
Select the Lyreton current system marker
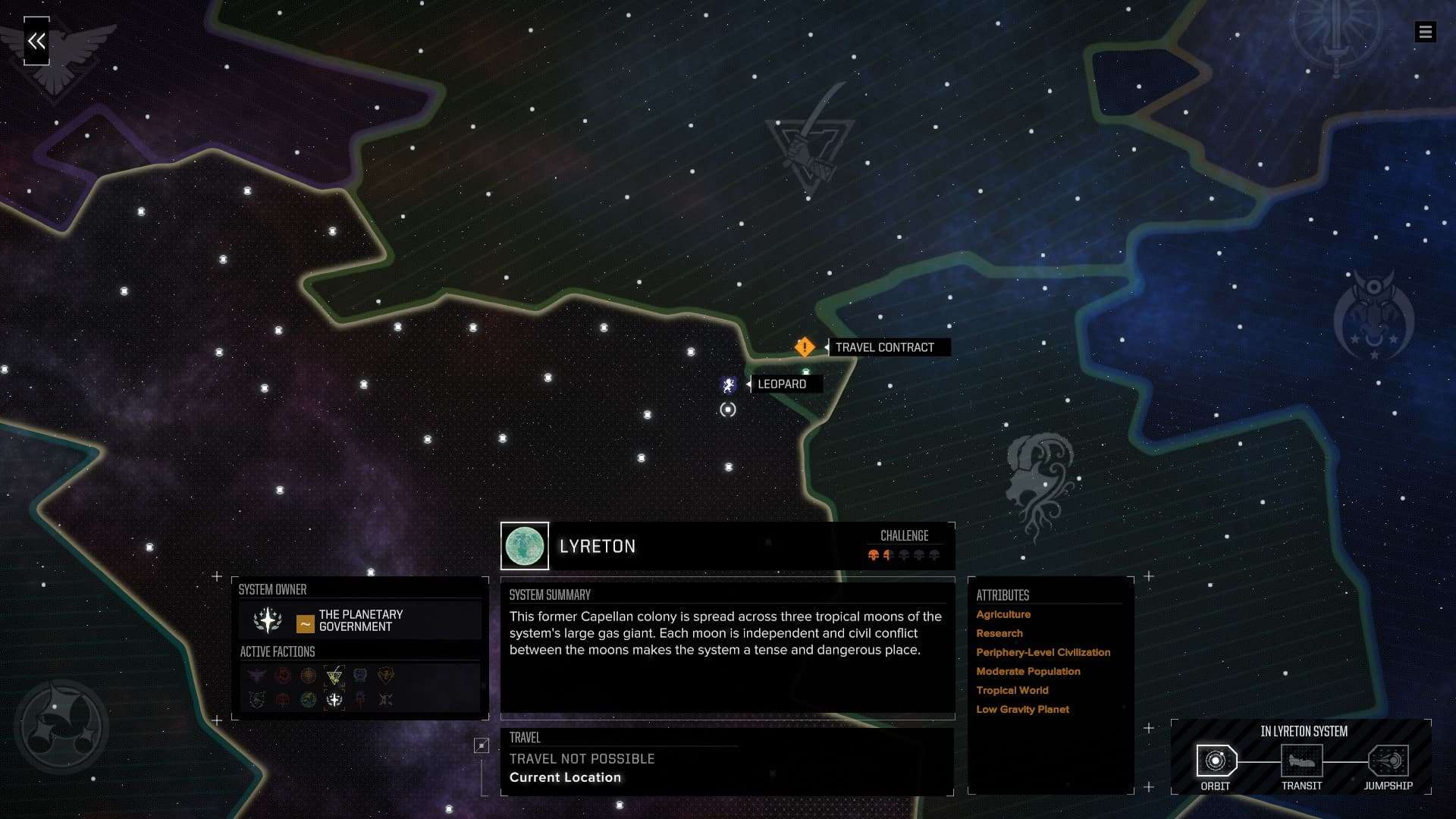coord(728,410)
